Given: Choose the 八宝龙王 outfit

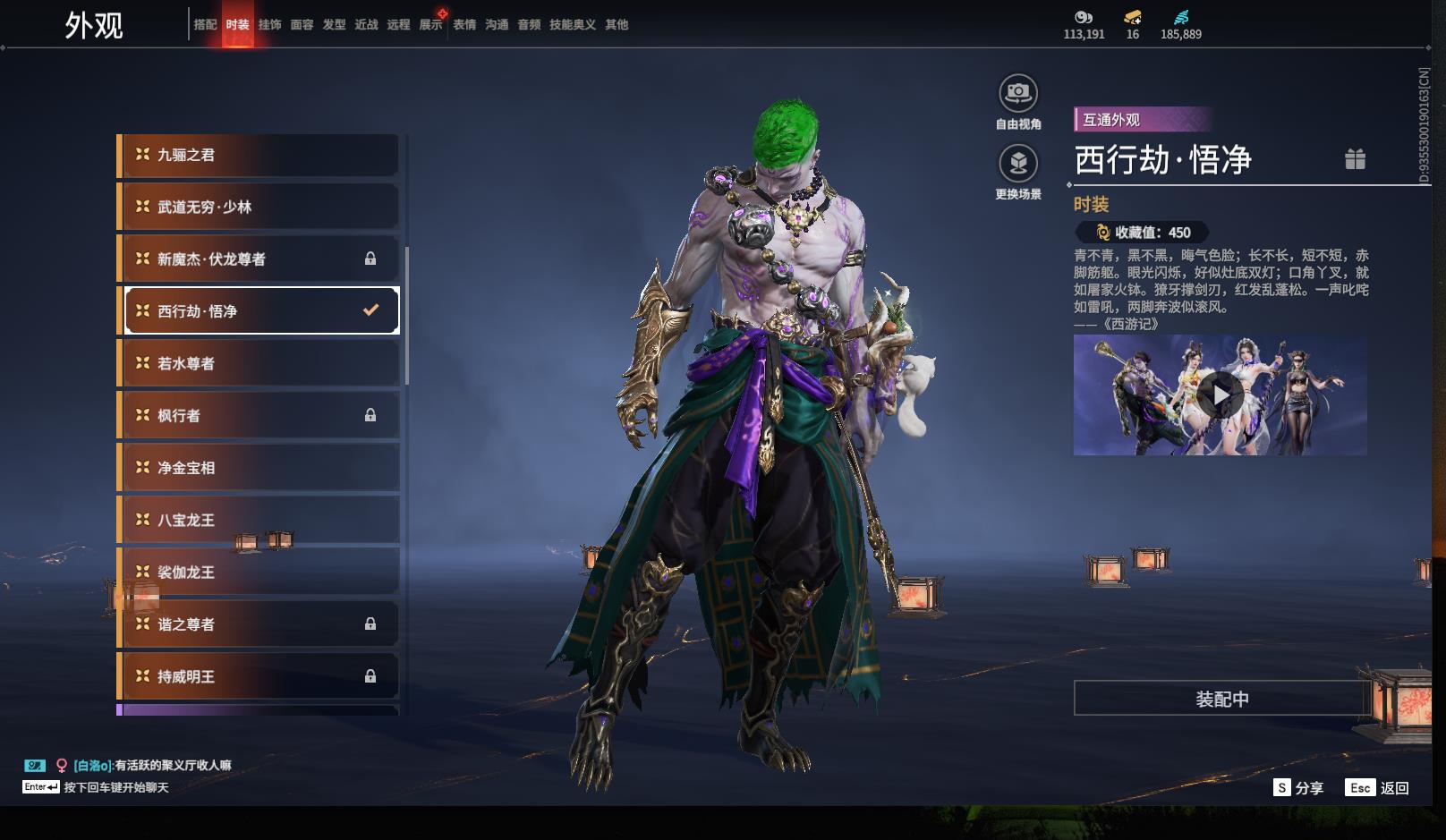Looking at the screenshot, I should coord(259,520).
